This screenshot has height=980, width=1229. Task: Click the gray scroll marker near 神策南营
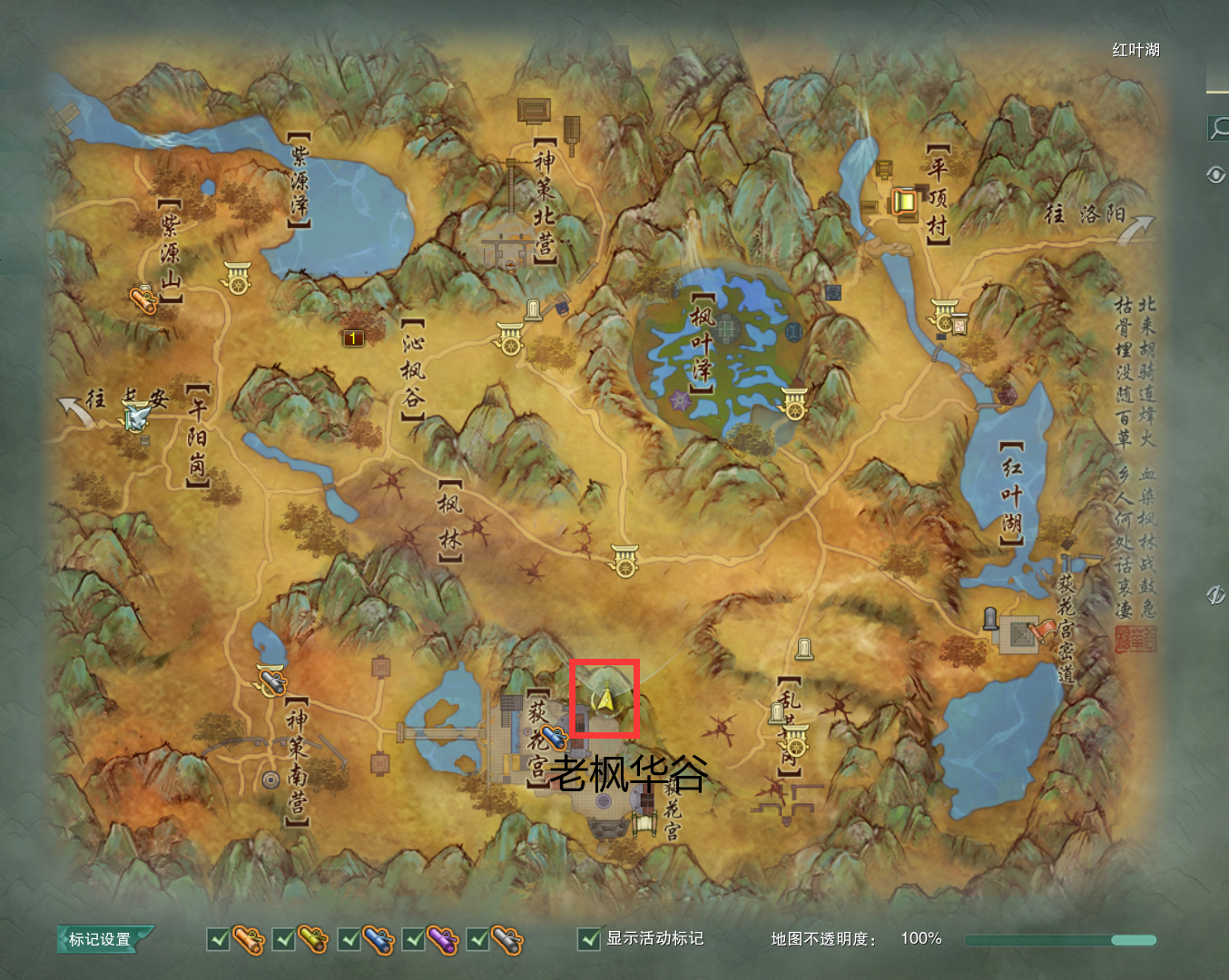click(x=271, y=681)
